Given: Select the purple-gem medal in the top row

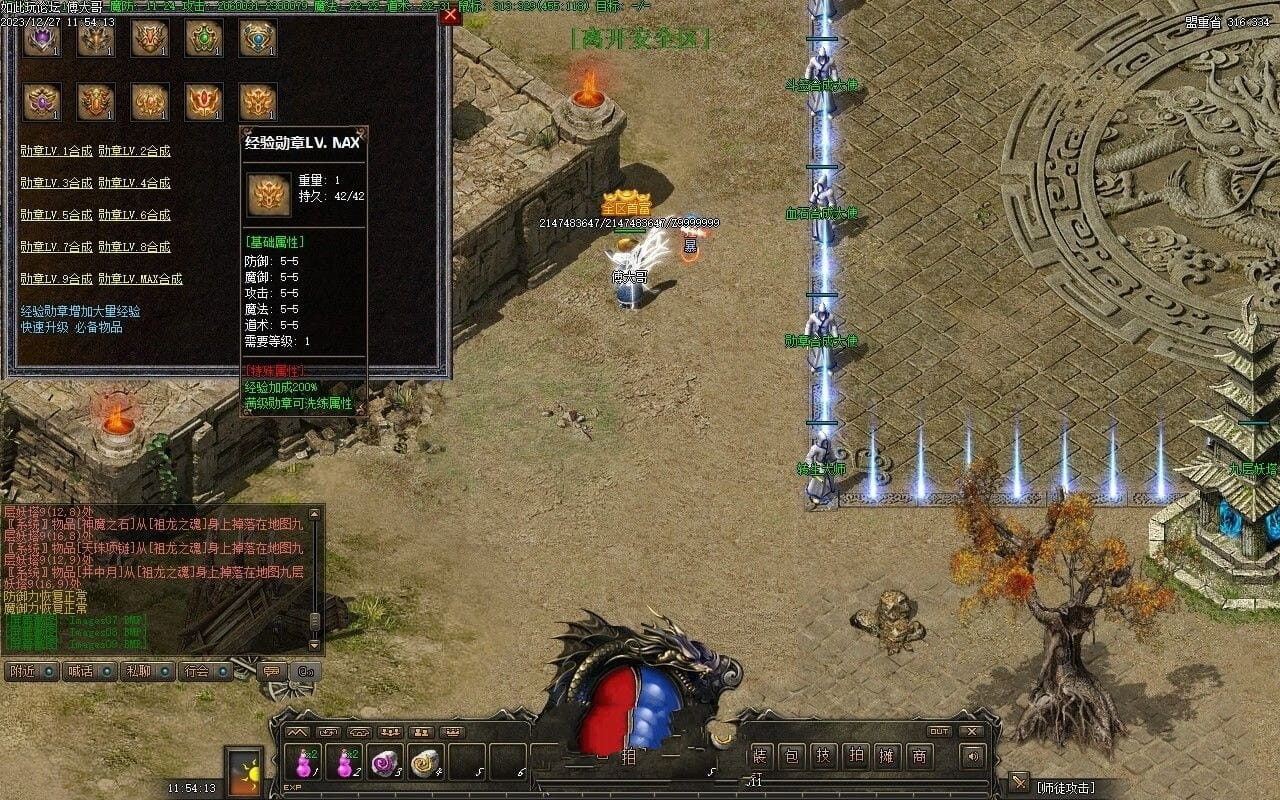Looking at the screenshot, I should pos(42,38).
